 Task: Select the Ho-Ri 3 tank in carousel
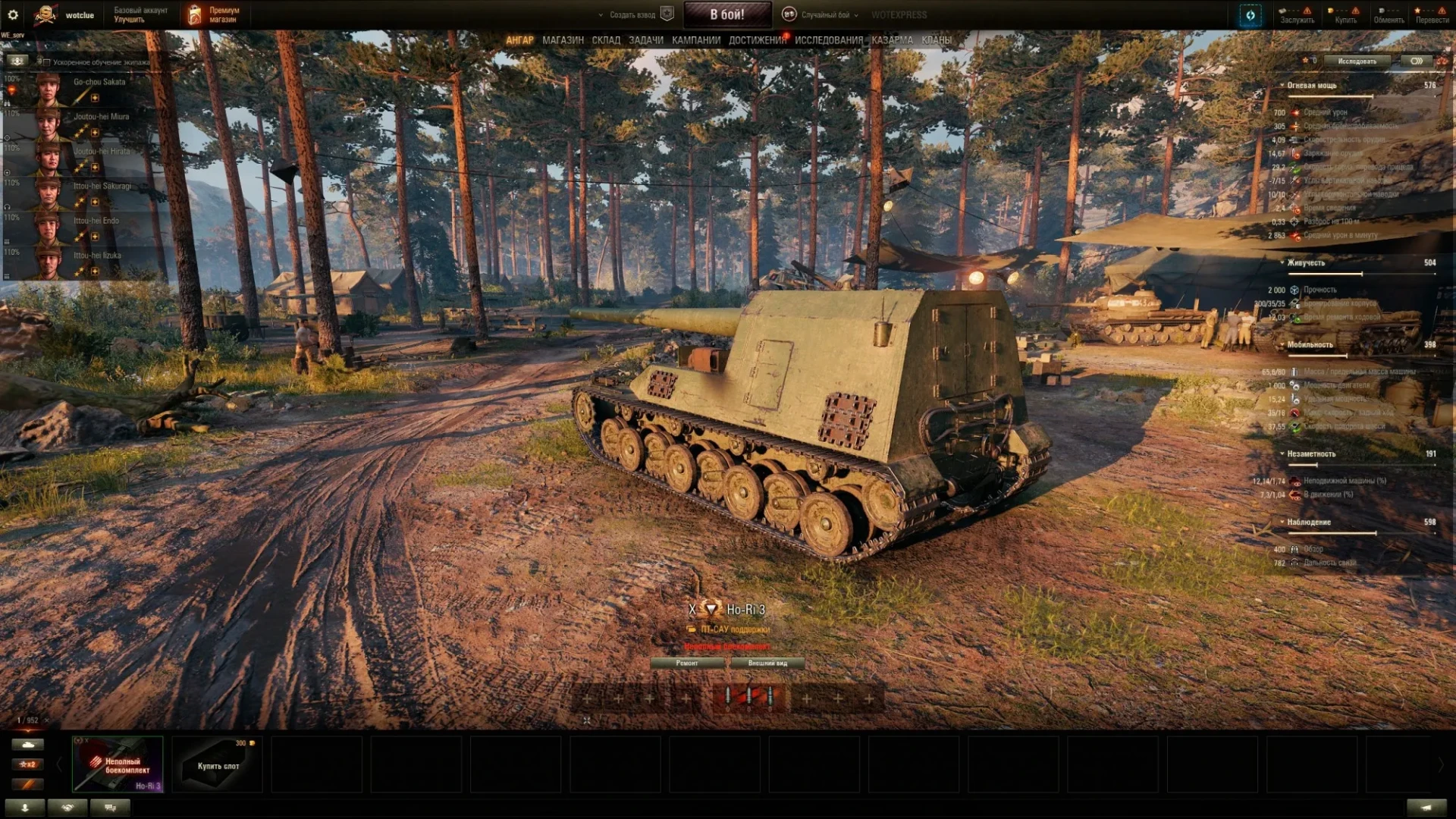(118, 764)
